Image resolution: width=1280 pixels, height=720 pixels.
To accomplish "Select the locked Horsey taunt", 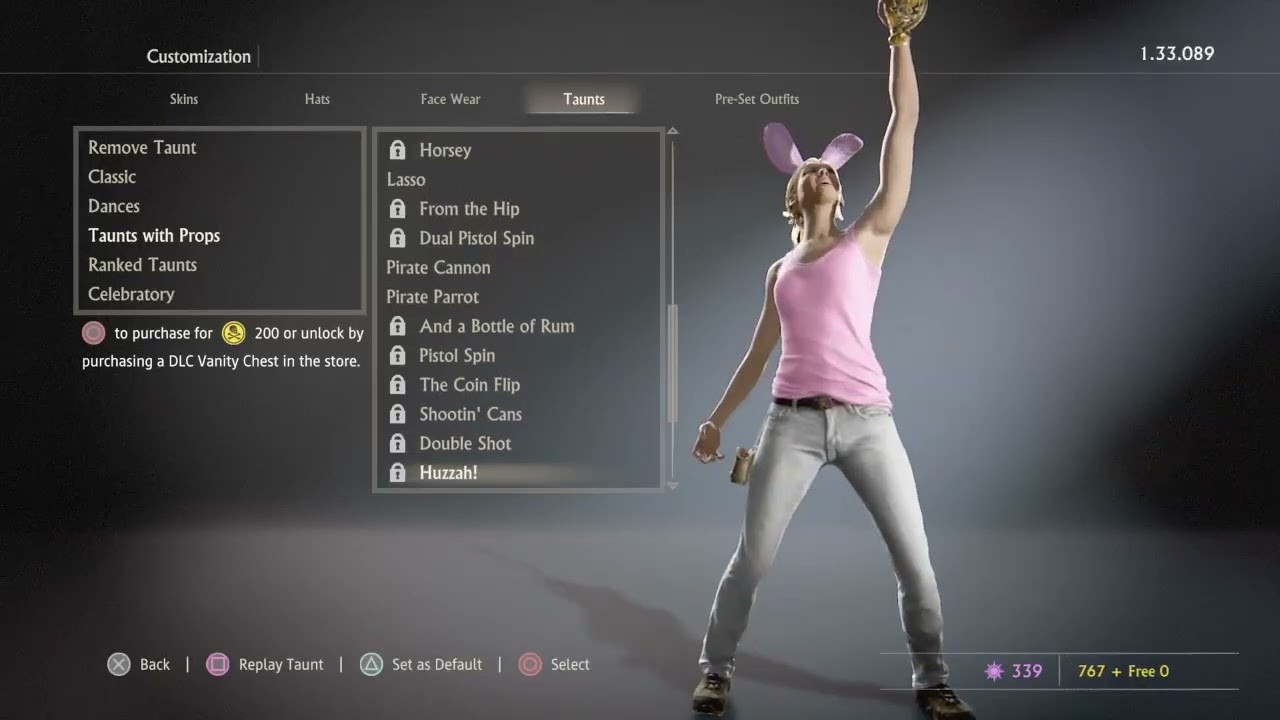I will [x=445, y=150].
